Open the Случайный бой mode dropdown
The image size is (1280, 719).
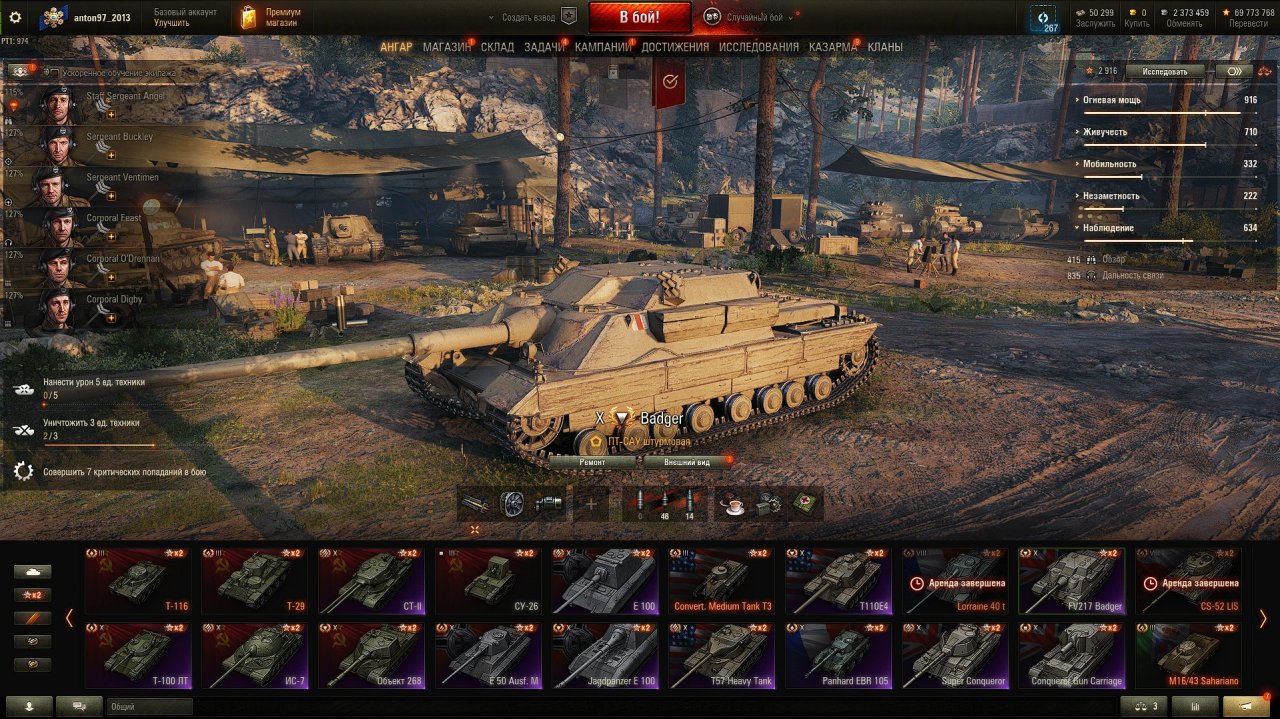750,17
